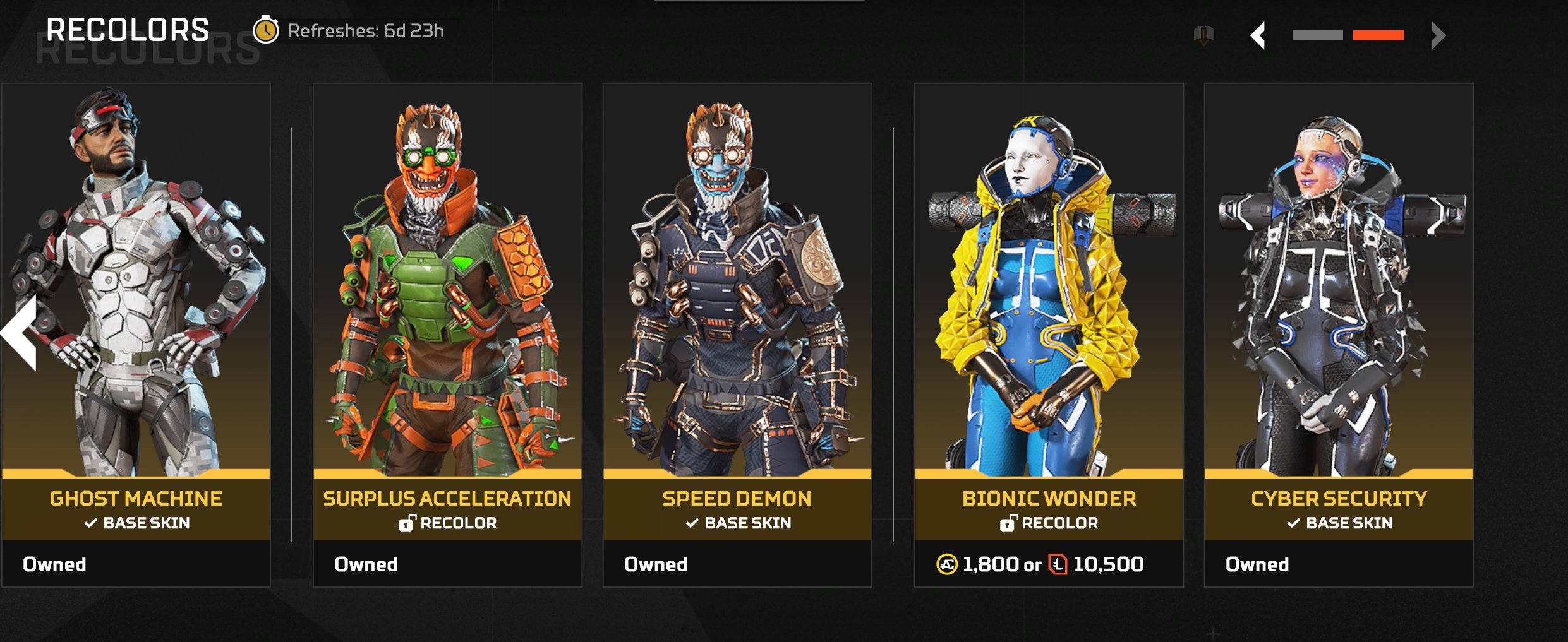Open the Surplus Acceleration recolor card
The height and width of the screenshot is (642, 1568).
[x=447, y=335]
